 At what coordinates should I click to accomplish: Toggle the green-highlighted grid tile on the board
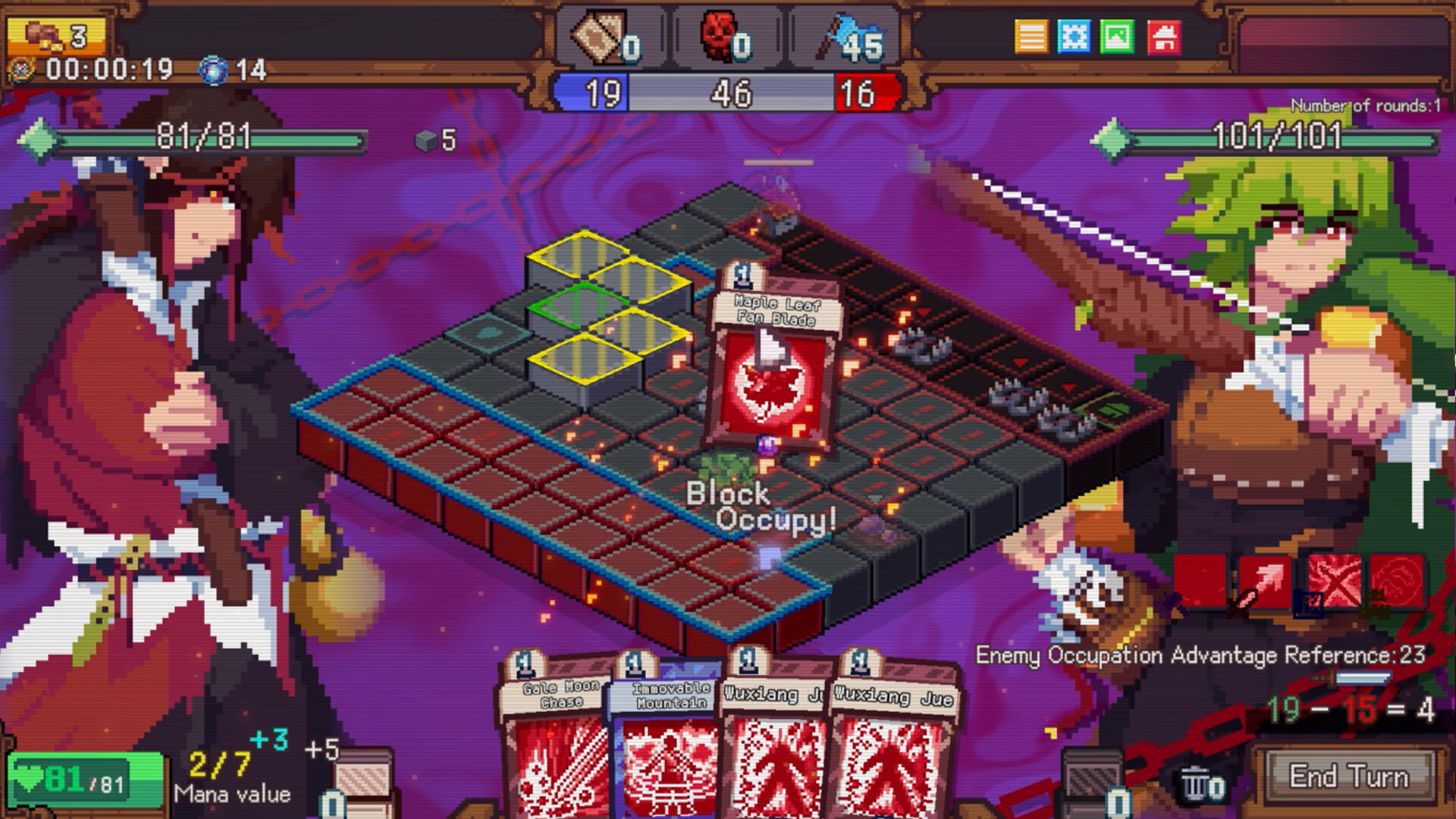pyautogui.click(x=579, y=306)
